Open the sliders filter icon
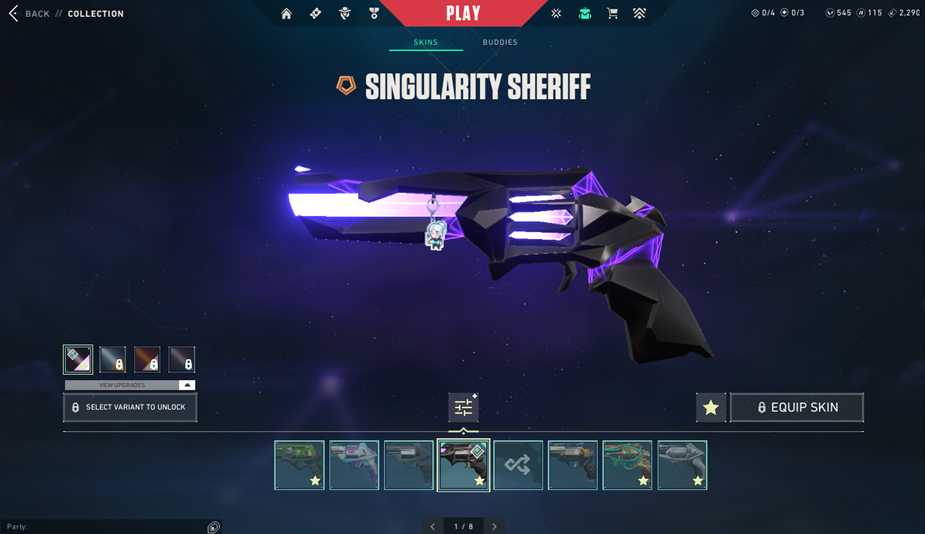925x534 pixels. coord(463,407)
